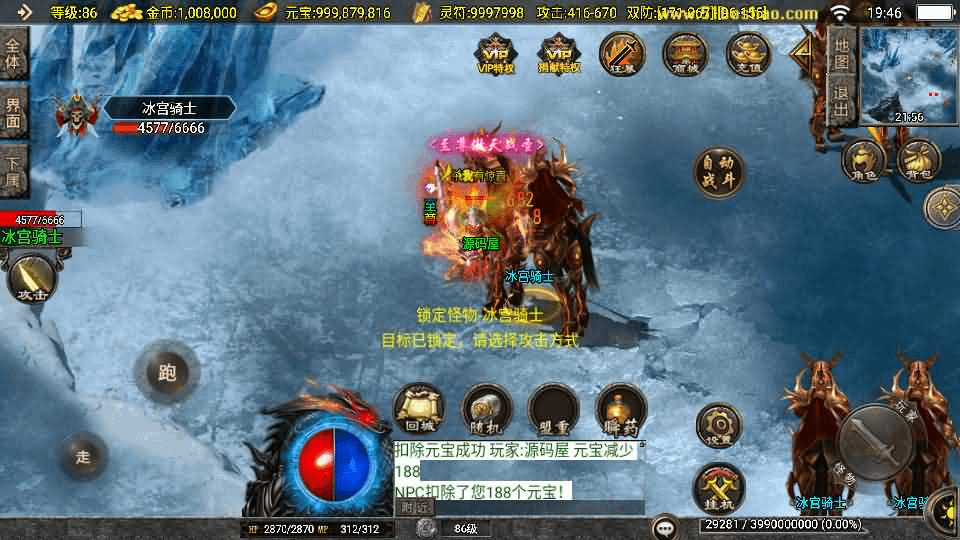Image resolution: width=960 pixels, height=540 pixels.
Task: Tap the 跑 run button
Action: click(x=167, y=373)
